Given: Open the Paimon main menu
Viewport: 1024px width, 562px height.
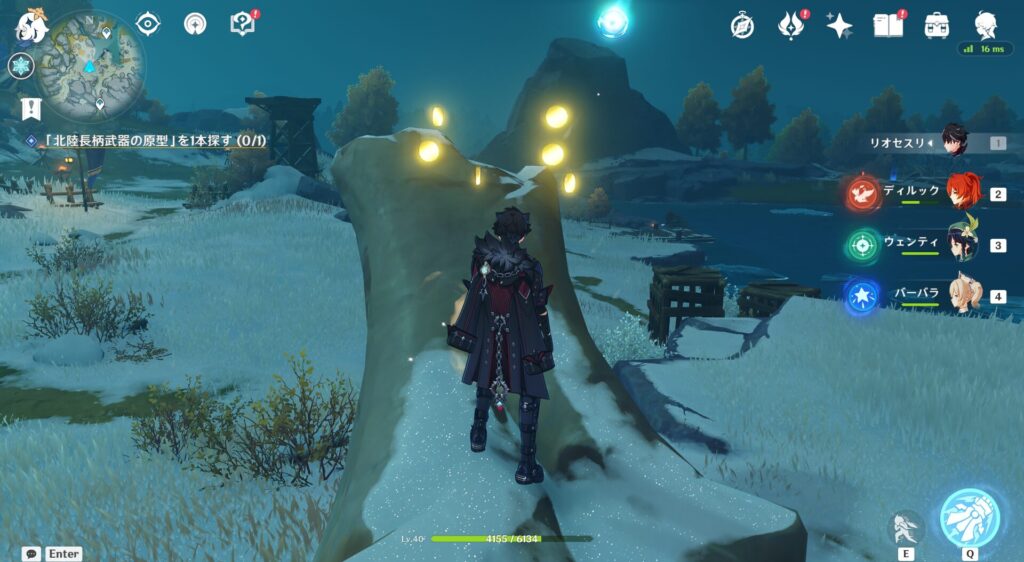Looking at the screenshot, I should click(x=30, y=26).
